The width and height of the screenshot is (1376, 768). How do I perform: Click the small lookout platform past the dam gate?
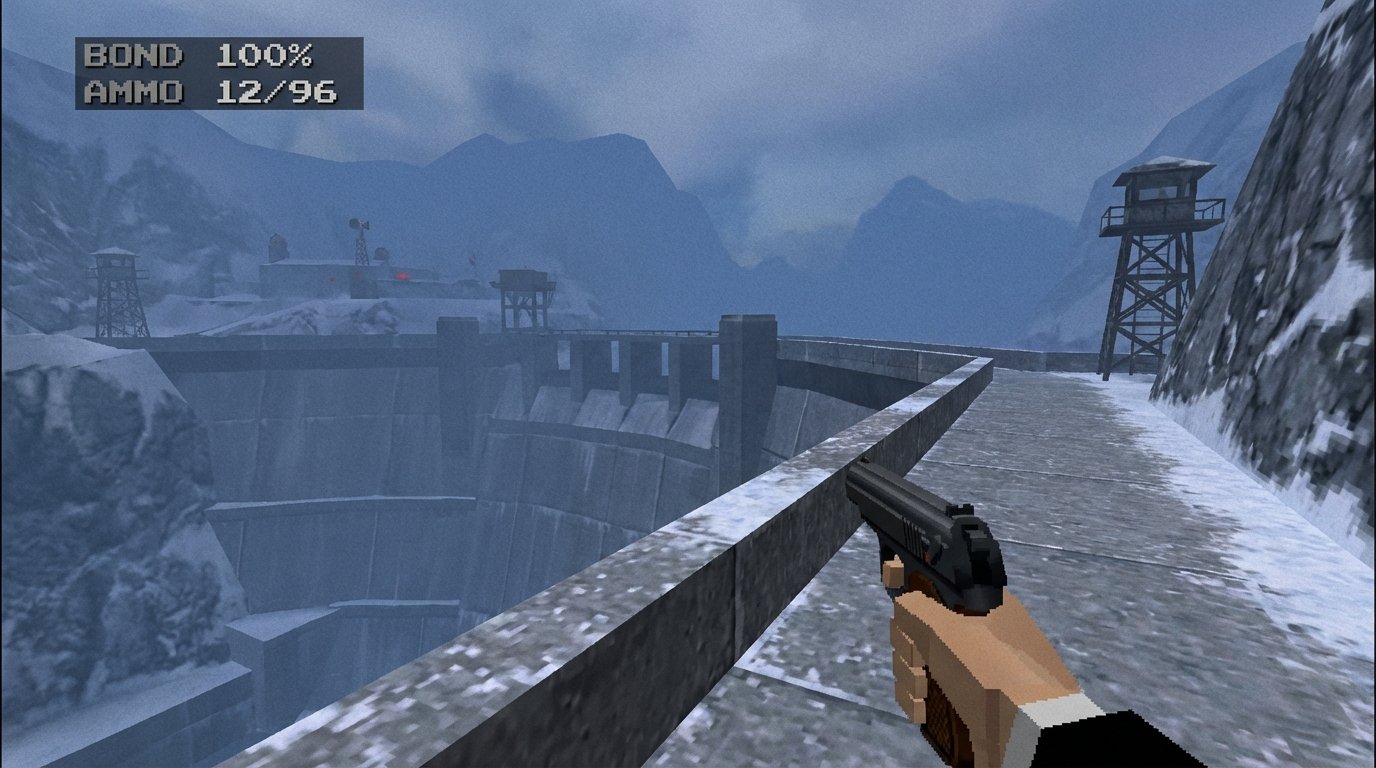(x=523, y=285)
